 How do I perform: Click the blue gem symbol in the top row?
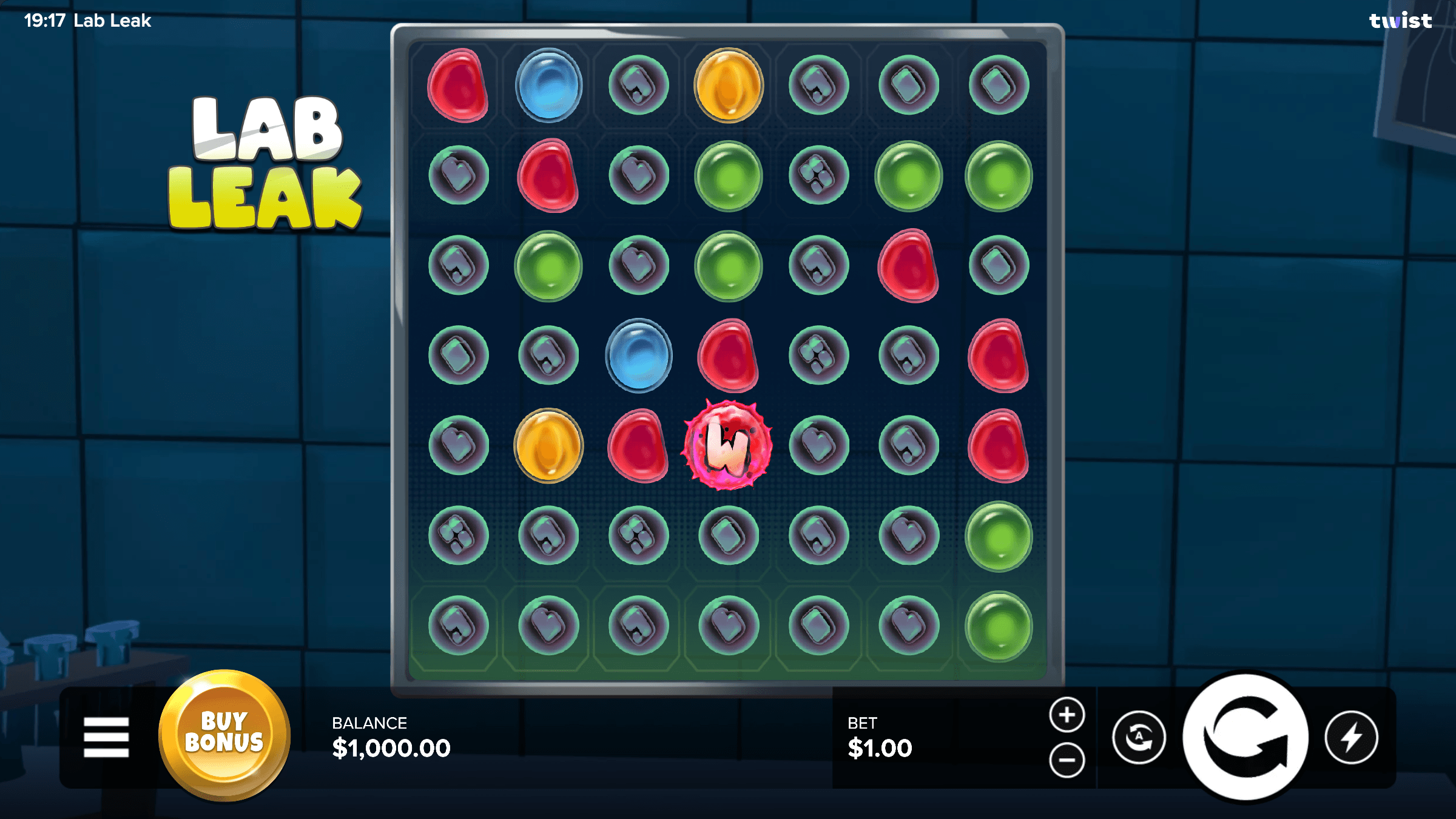[x=549, y=85]
